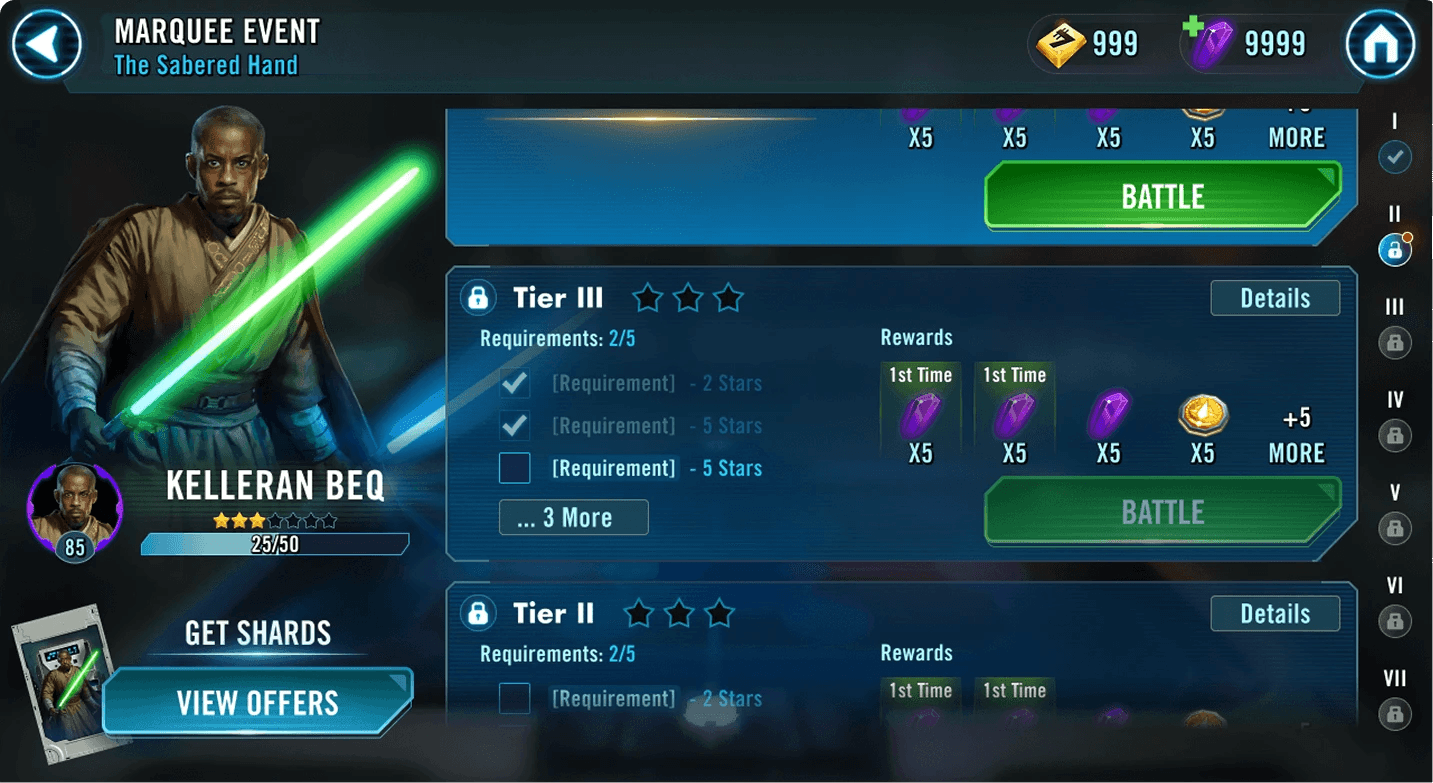View Offers for Kelleran Beq shards
Screen dimensions: 1433x783
(x=258, y=702)
